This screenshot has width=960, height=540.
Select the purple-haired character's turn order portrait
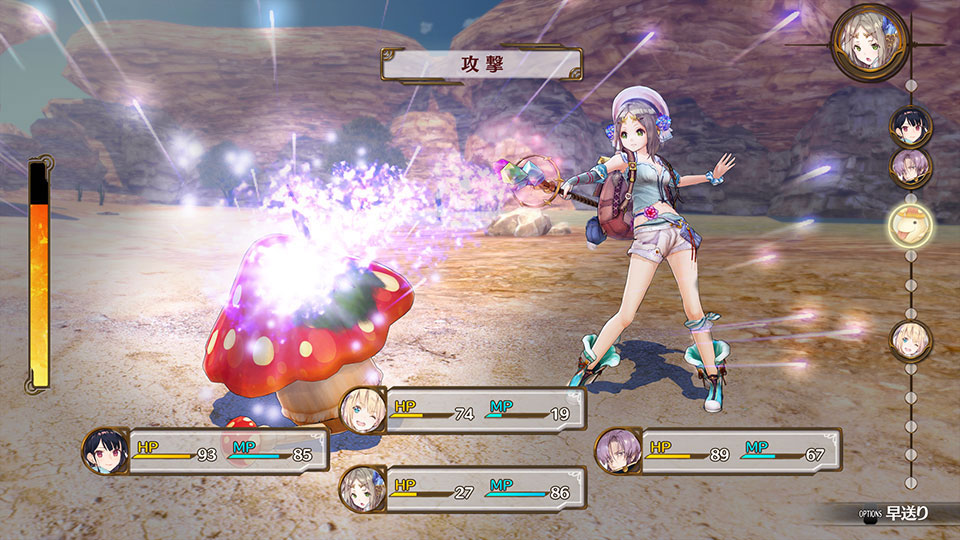pyautogui.click(x=910, y=167)
